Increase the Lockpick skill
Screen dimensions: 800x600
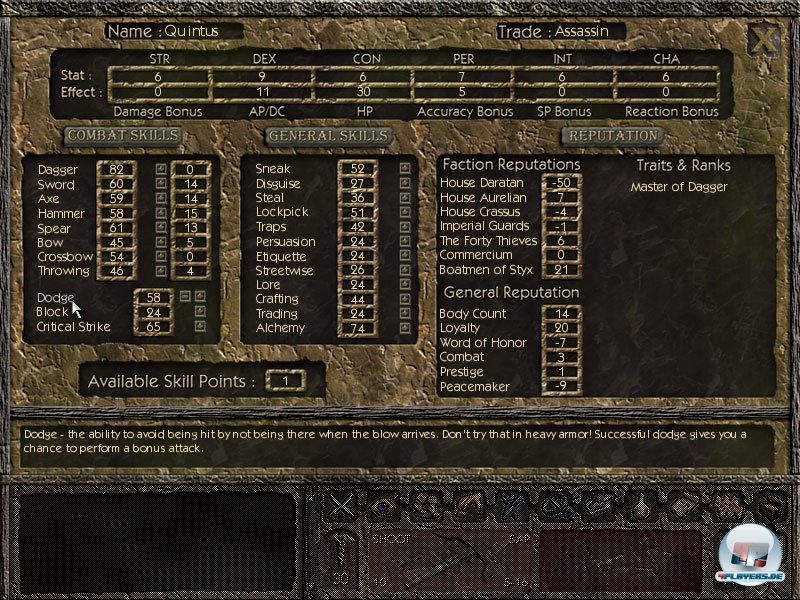404,213
